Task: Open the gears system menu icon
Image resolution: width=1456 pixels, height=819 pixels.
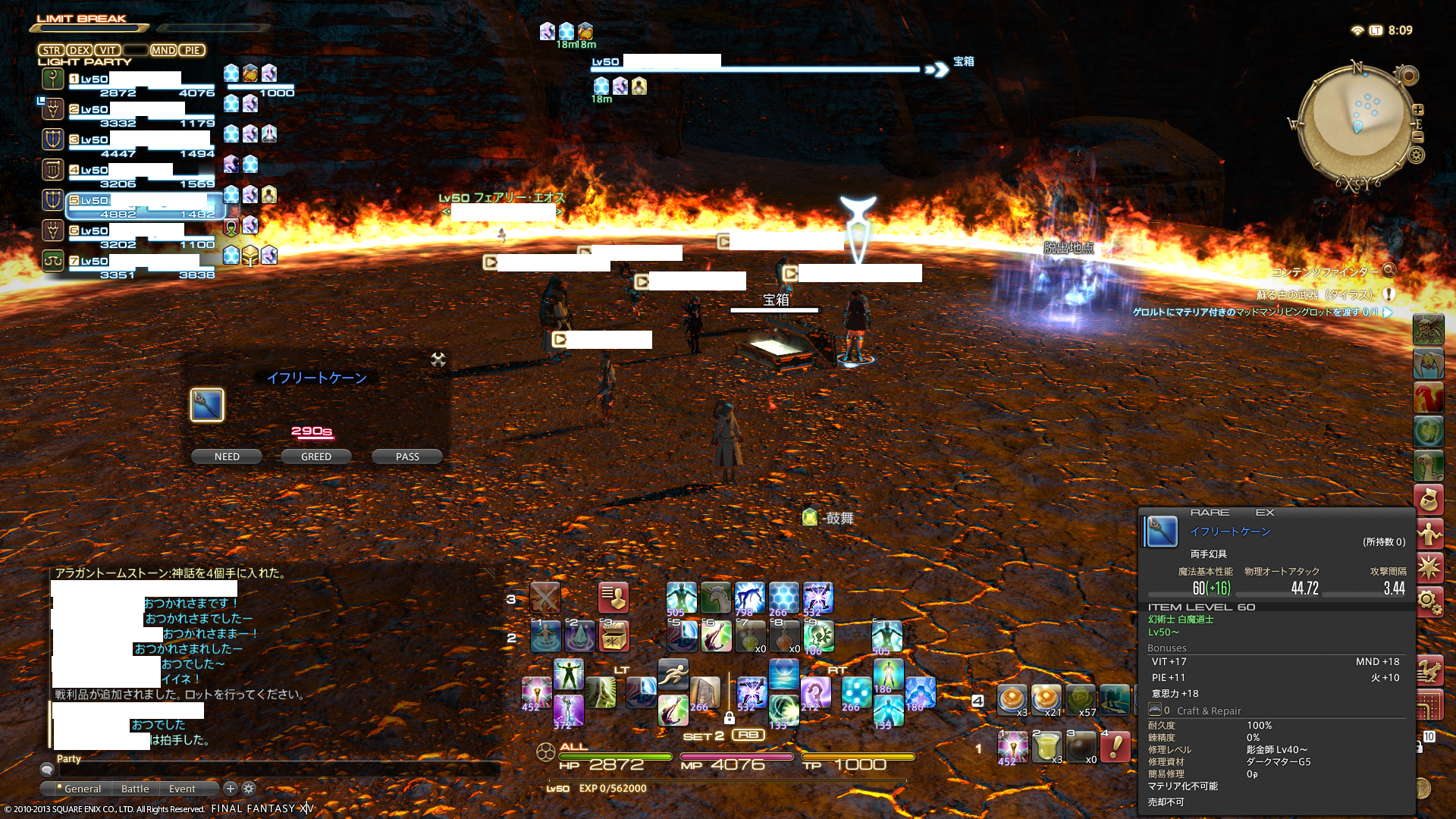Action: point(1428,602)
